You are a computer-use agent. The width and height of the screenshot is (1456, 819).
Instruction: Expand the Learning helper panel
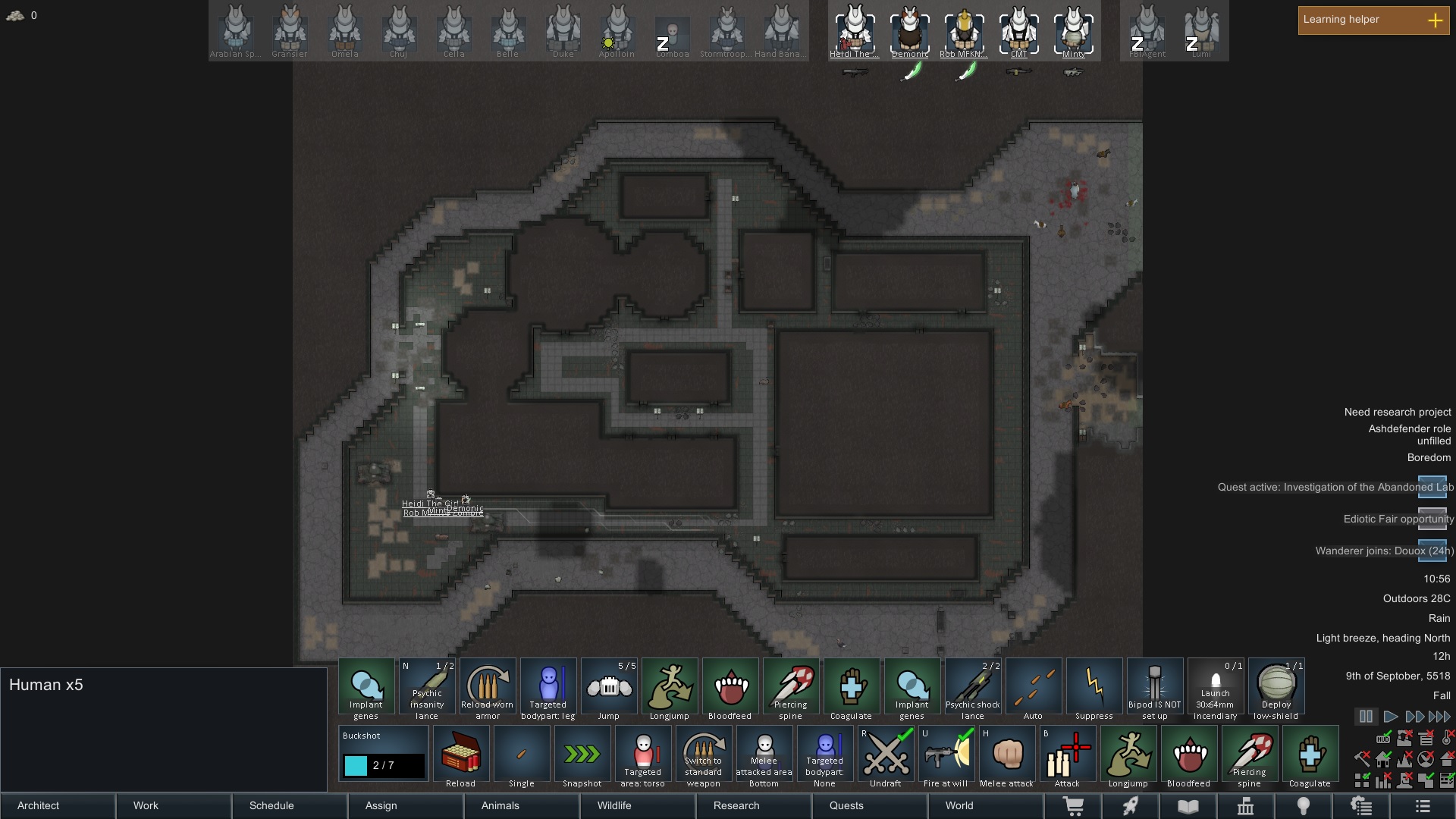tap(1435, 20)
